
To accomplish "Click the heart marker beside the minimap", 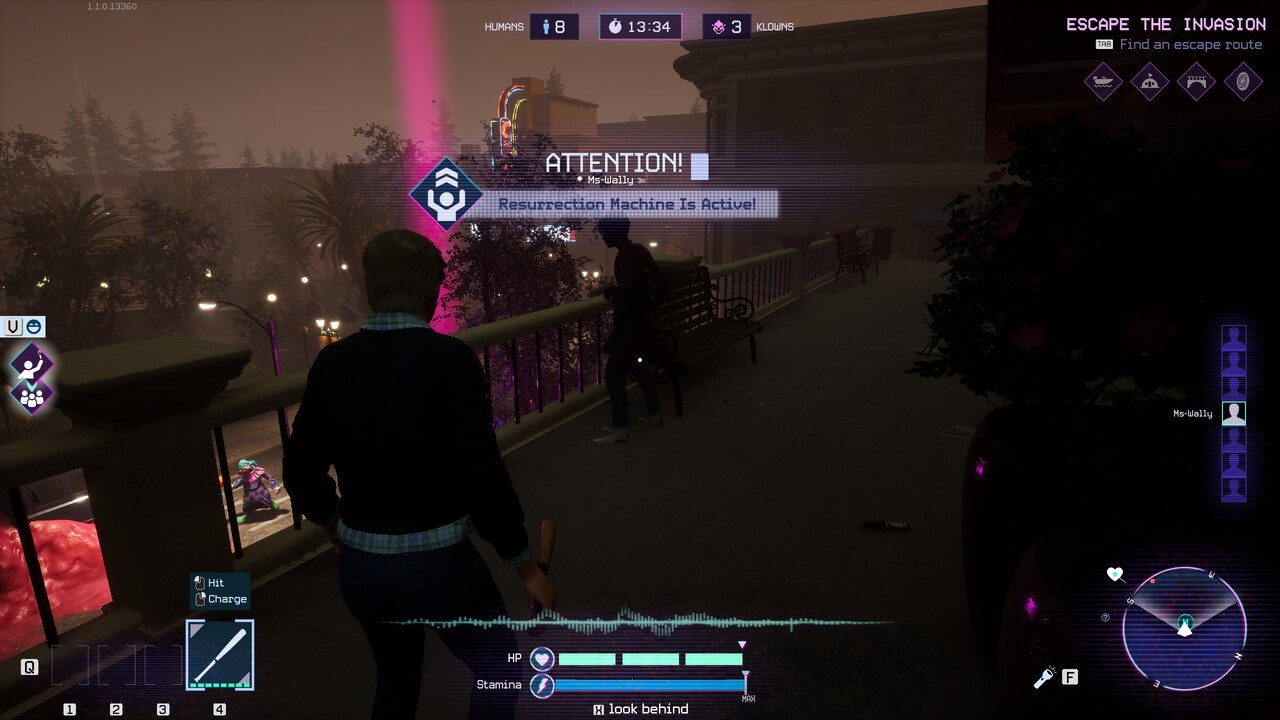I will coord(1115,574).
